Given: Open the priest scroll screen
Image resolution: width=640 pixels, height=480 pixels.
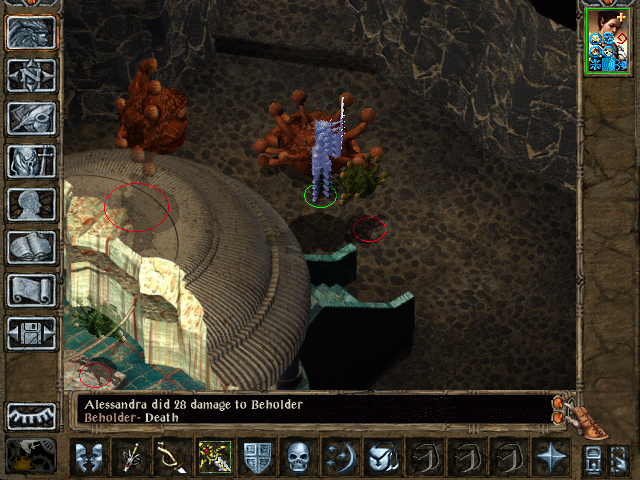Looking at the screenshot, I should coord(31,290).
